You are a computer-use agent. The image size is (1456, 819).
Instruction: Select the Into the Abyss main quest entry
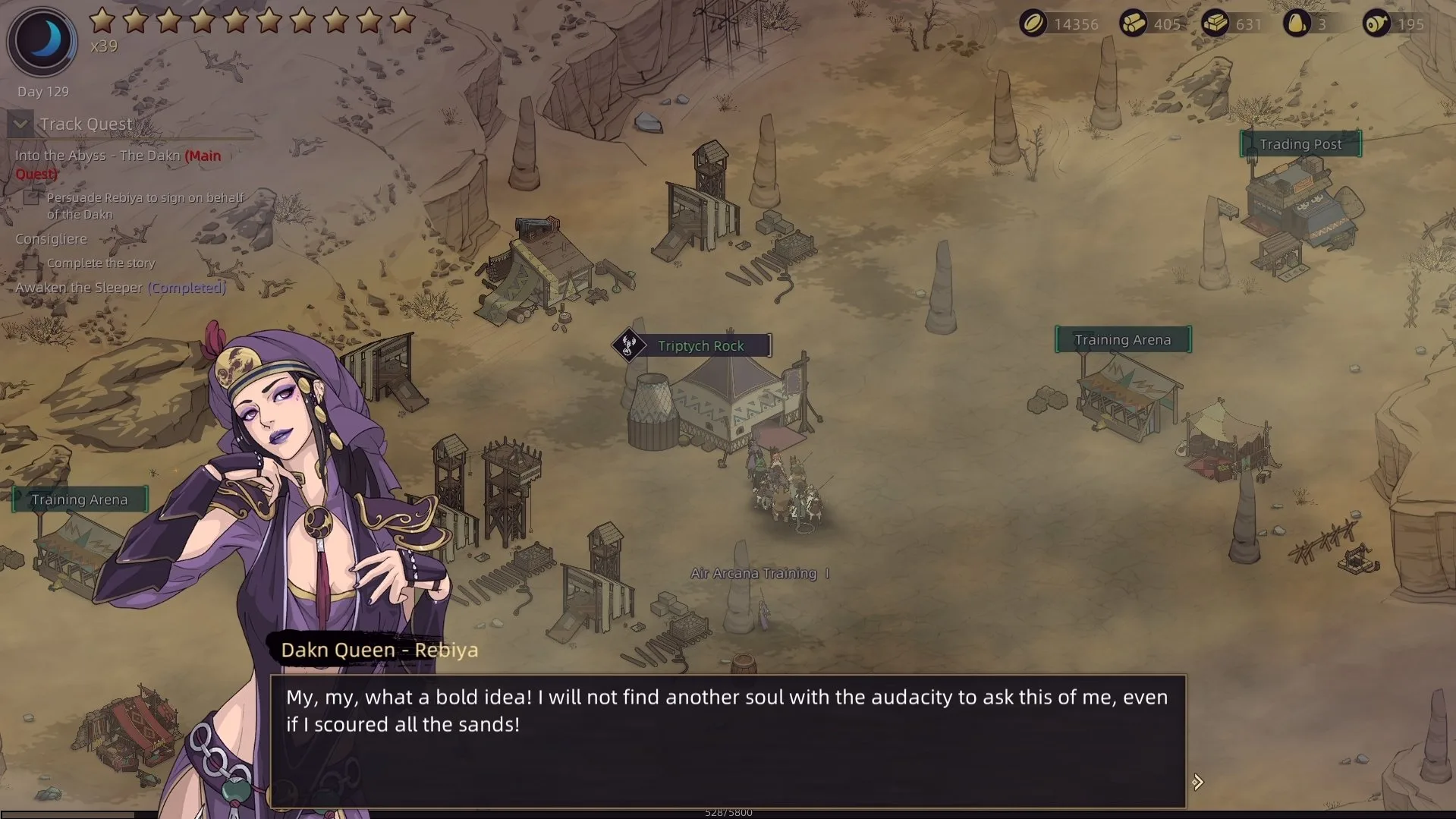tap(118, 156)
